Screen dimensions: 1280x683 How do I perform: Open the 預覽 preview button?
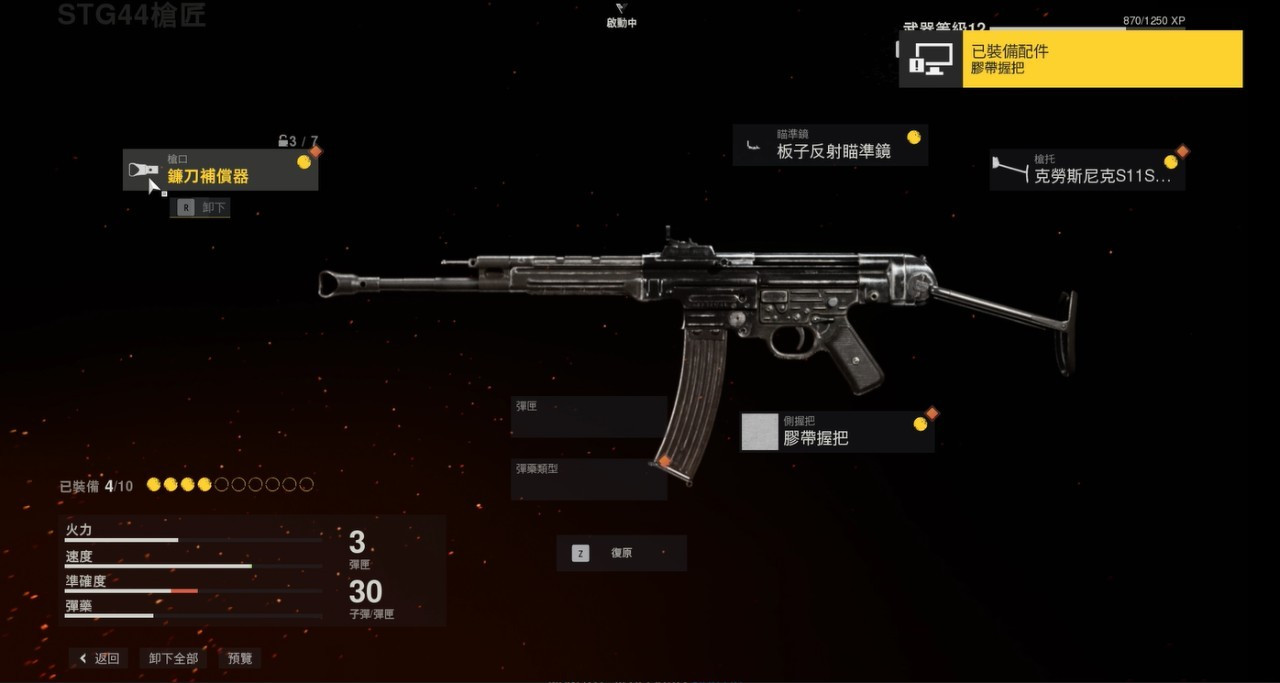click(240, 658)
